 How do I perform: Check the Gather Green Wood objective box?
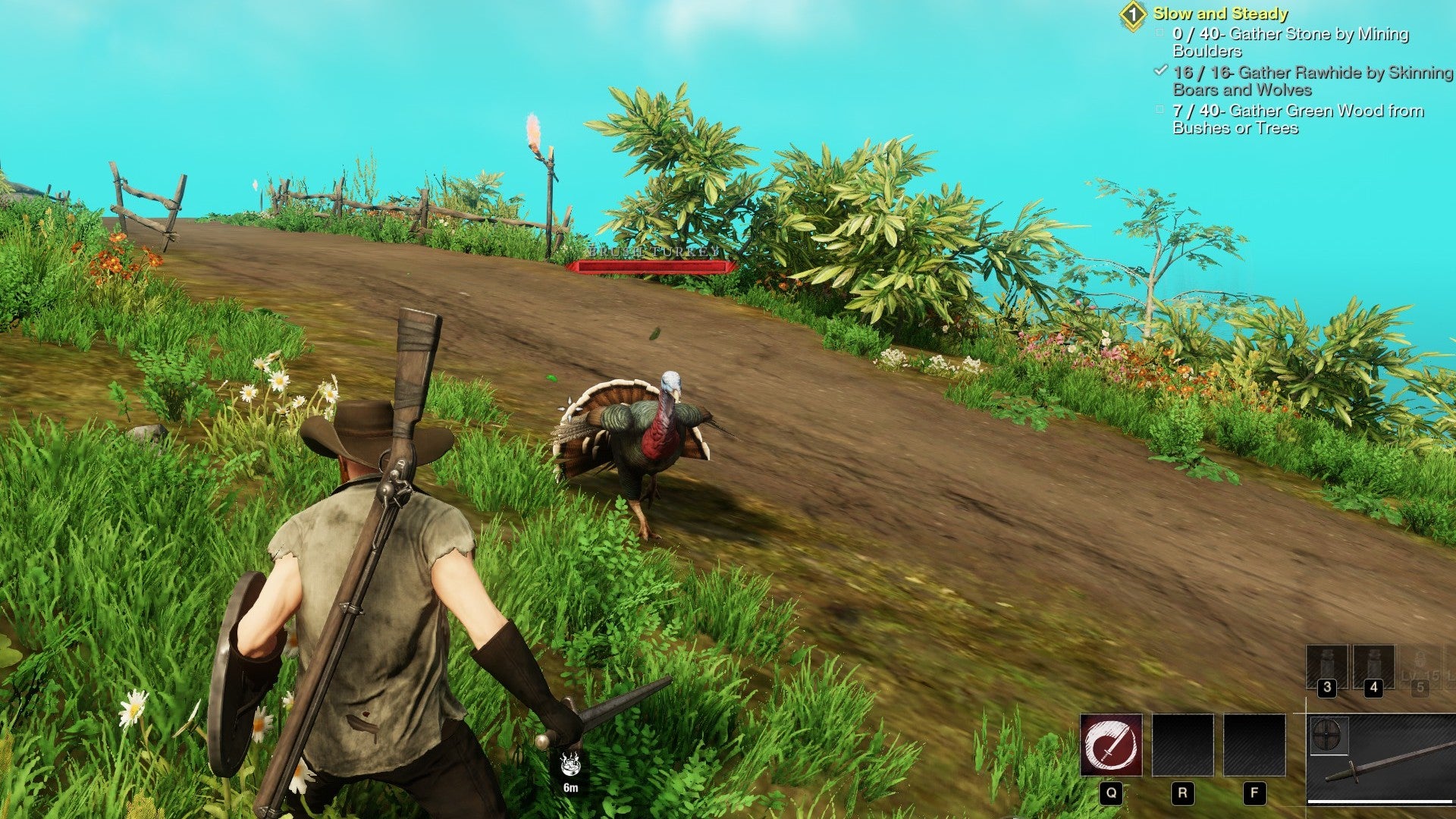1158,111
